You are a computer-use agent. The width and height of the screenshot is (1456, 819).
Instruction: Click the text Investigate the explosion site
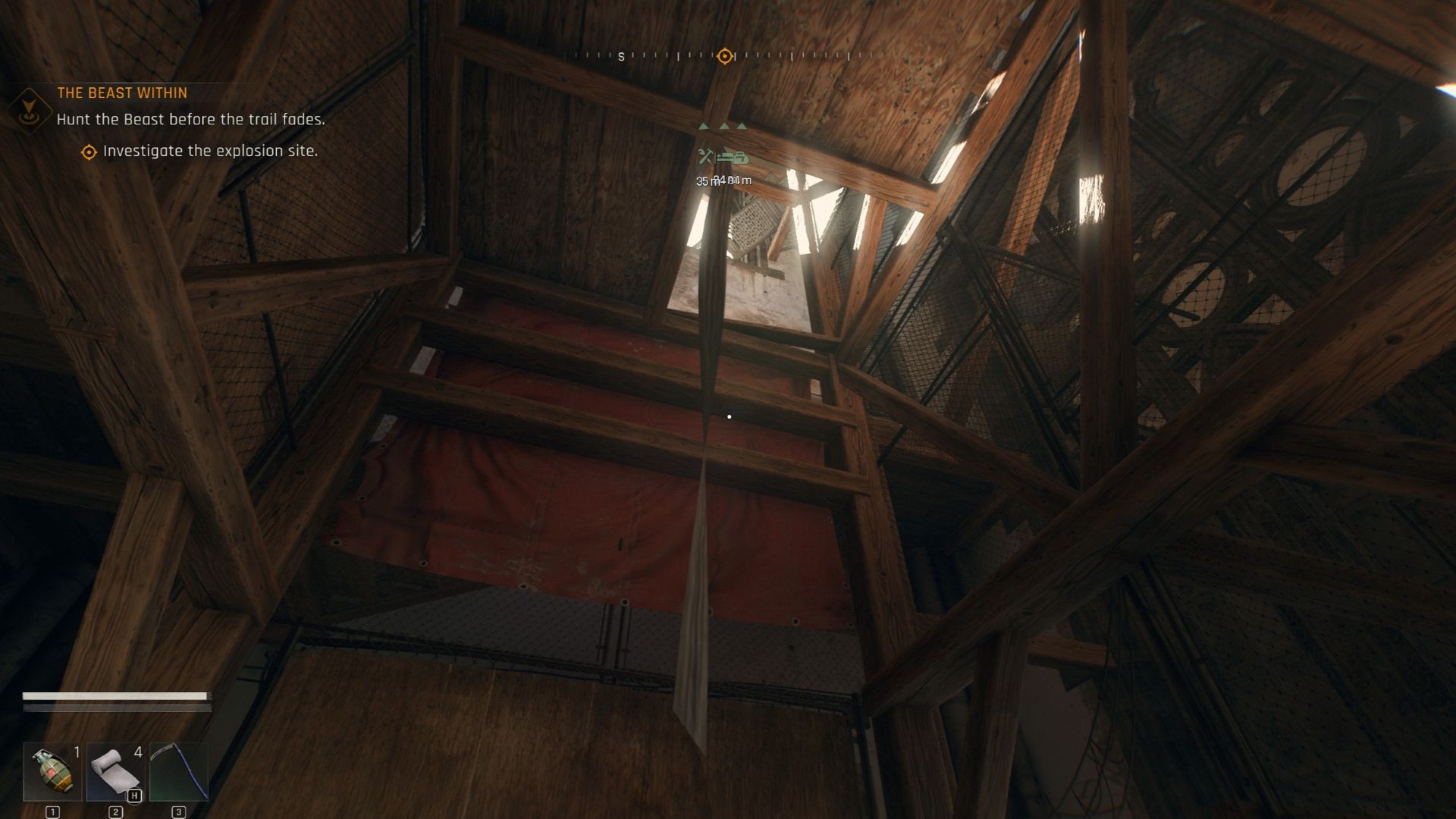(x=211, y=151)
